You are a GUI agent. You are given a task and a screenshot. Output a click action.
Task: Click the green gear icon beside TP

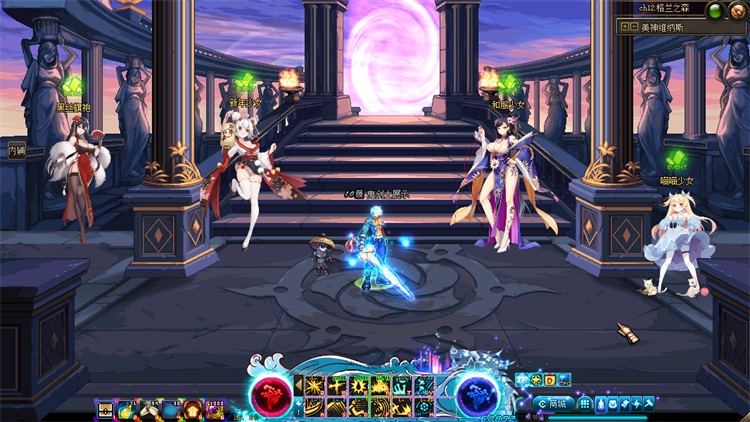(537, 380)
